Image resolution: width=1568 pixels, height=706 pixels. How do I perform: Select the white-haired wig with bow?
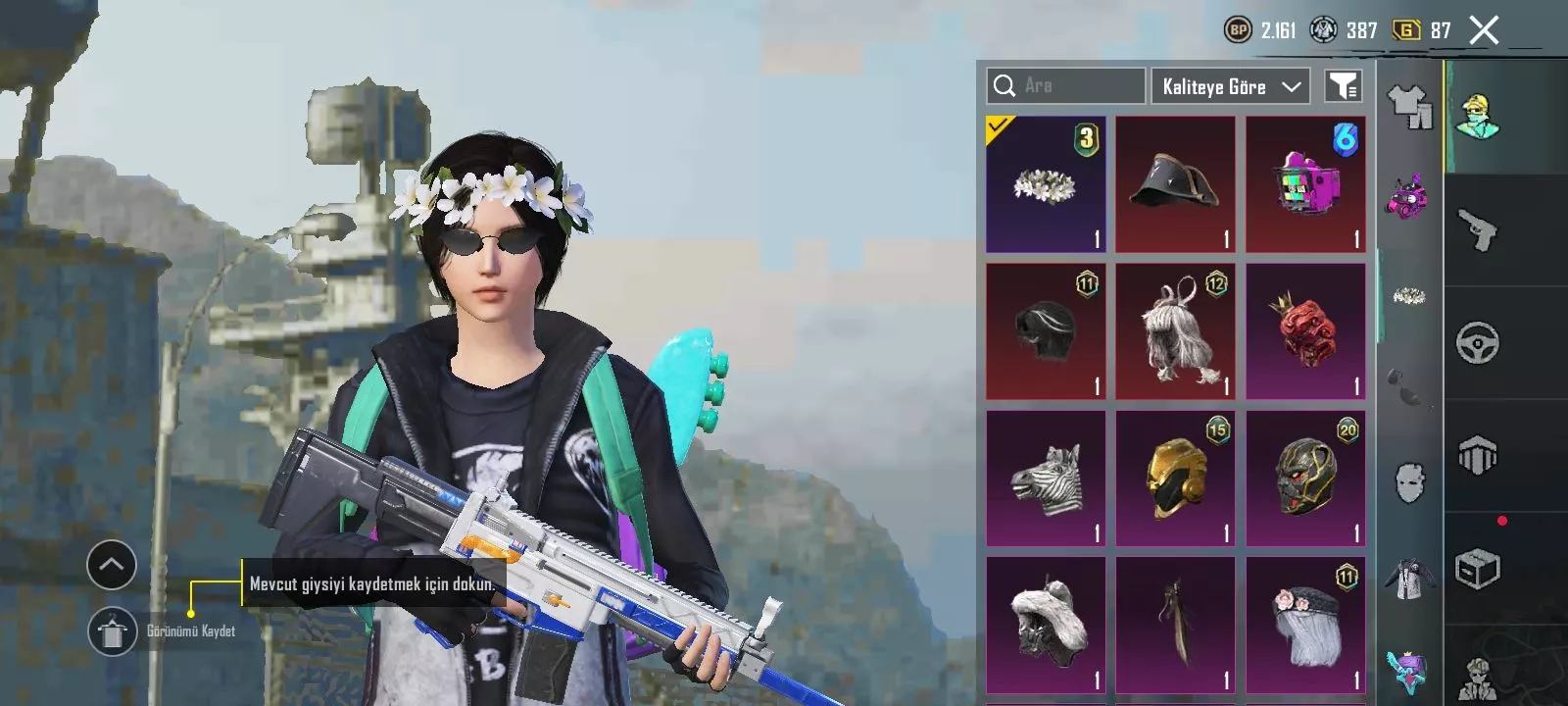tap(1175, 331)
